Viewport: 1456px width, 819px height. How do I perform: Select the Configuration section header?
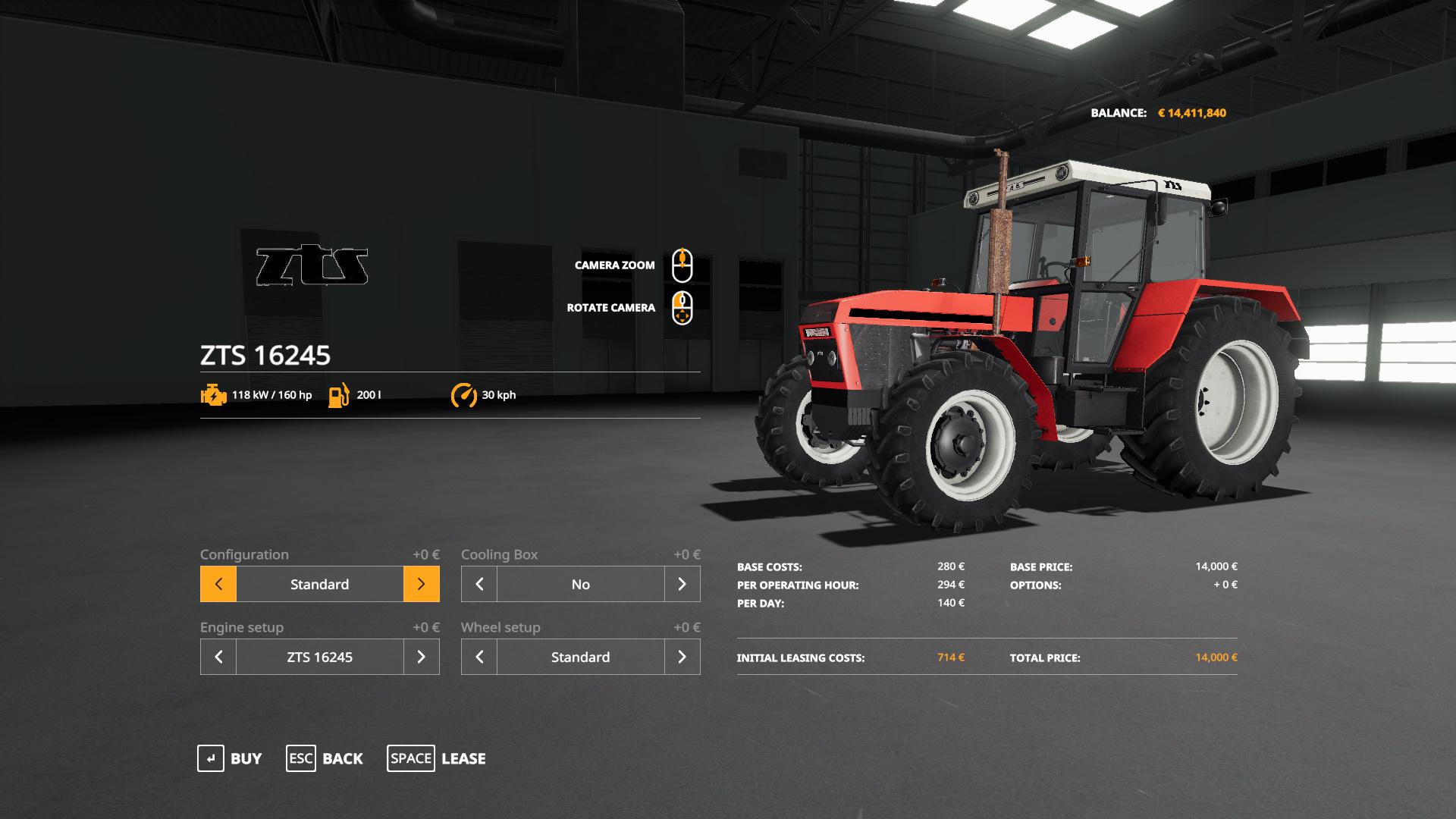click(x=243, y=554)
